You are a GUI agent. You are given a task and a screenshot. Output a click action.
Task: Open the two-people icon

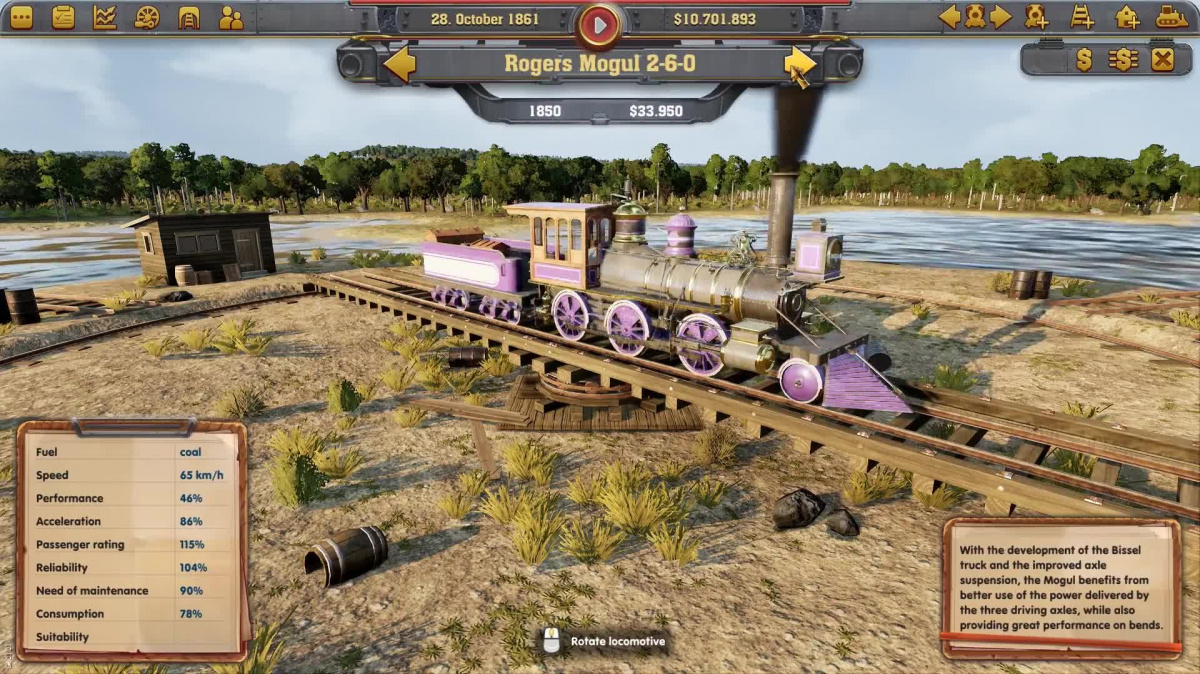pos(231,17)
